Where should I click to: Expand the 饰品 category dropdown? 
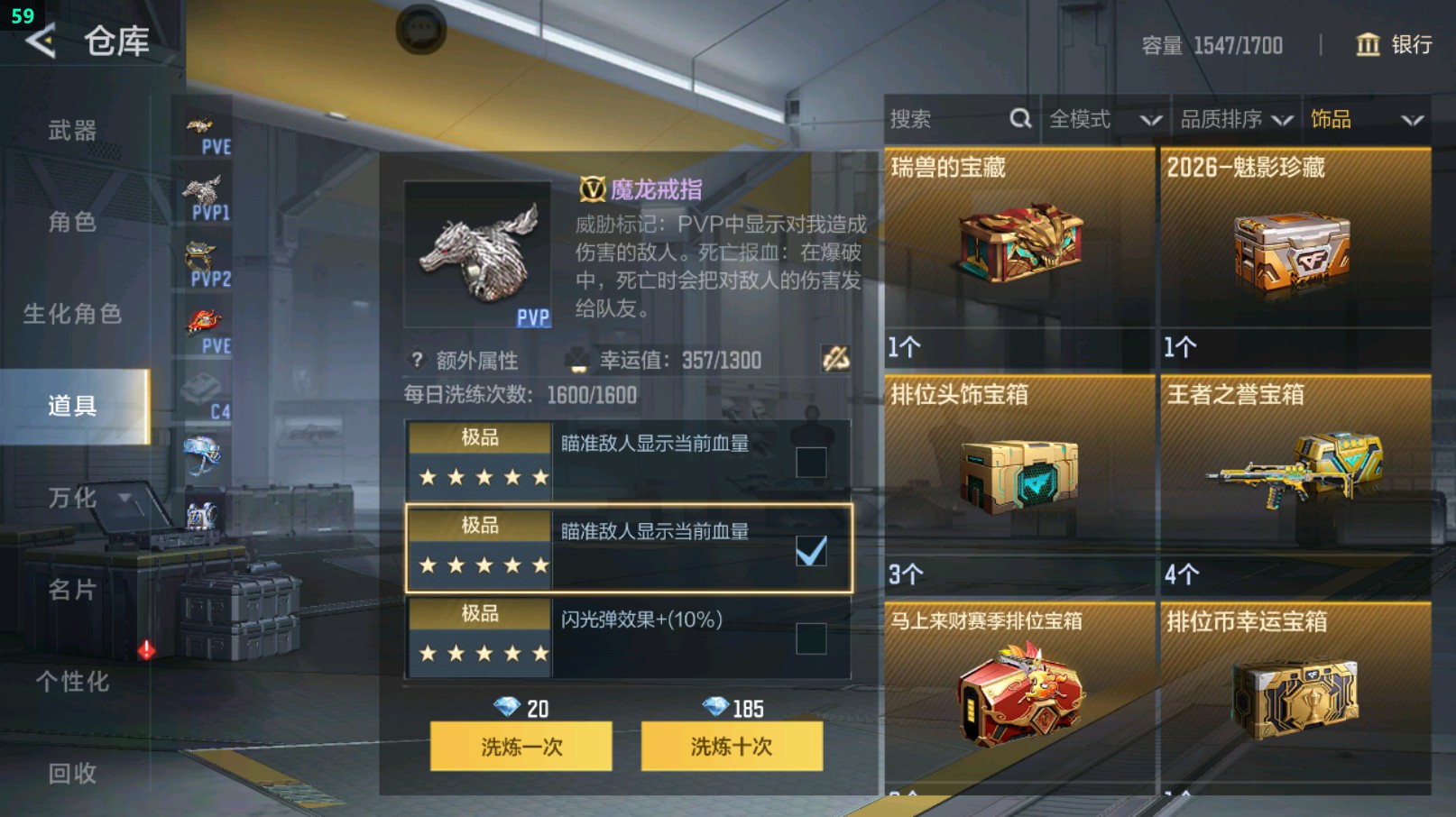(x=1364, y=118)
